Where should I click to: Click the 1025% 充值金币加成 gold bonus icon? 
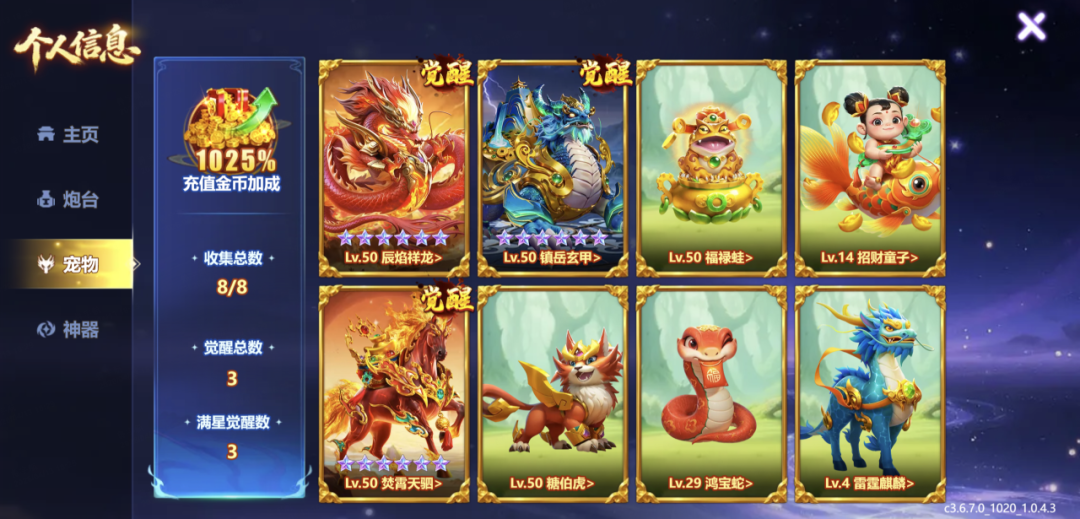[x=231, y=130]
